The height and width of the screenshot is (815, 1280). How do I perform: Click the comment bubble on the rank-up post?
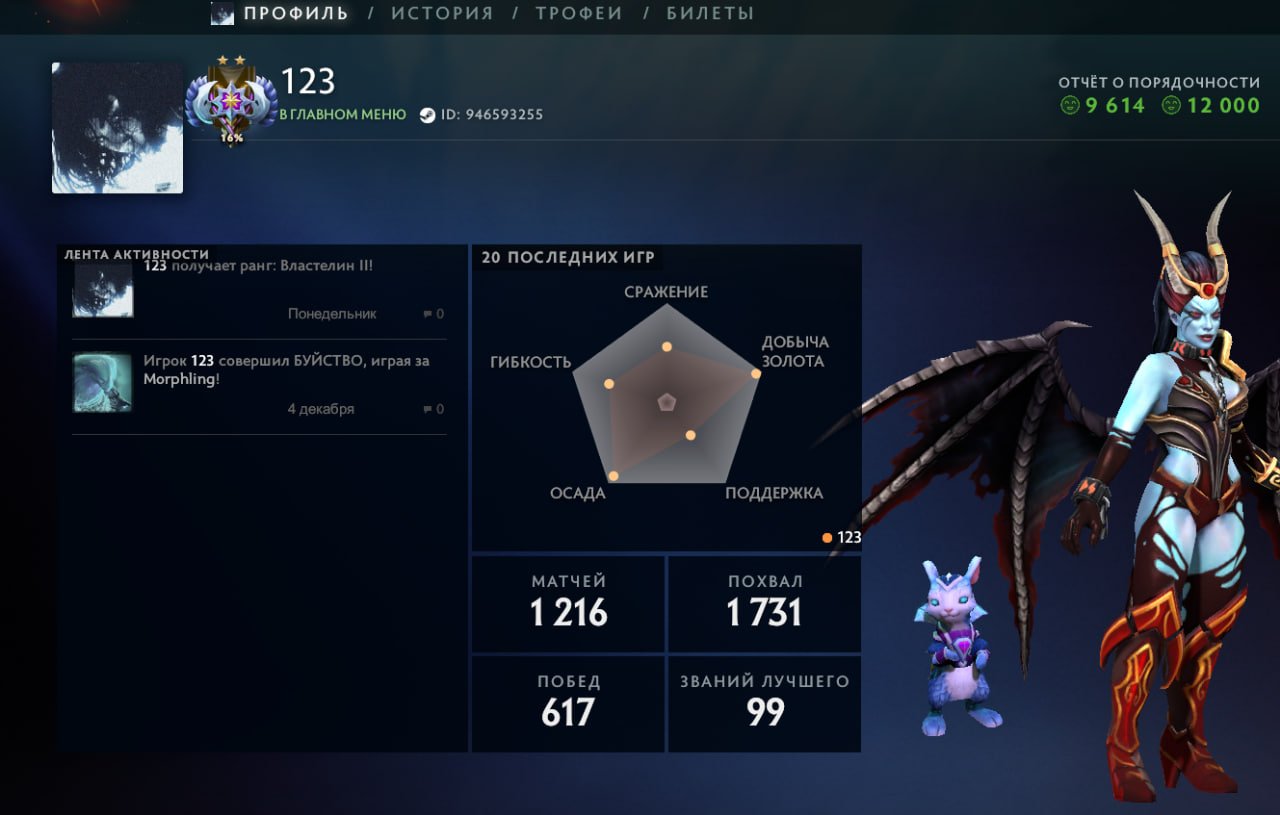point(430,313)
